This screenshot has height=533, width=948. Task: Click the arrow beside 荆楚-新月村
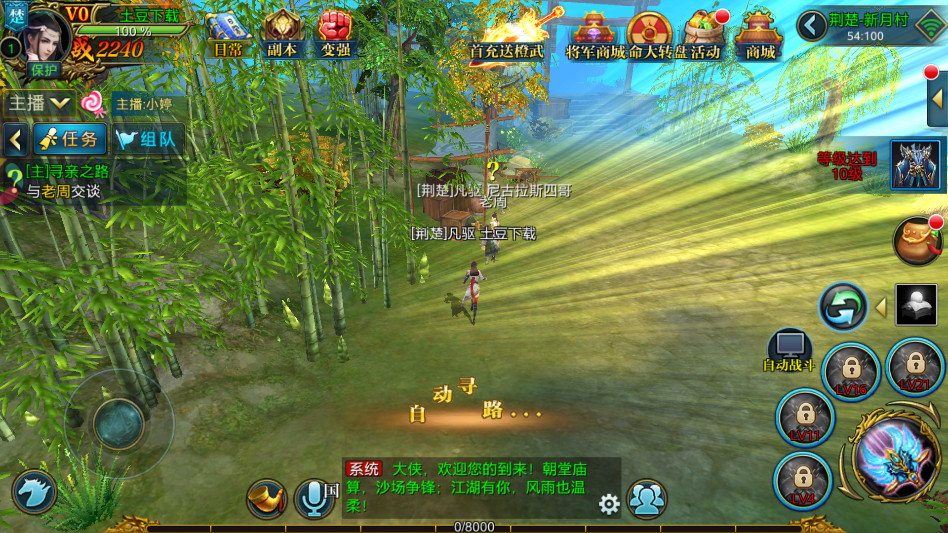(812, 25)
